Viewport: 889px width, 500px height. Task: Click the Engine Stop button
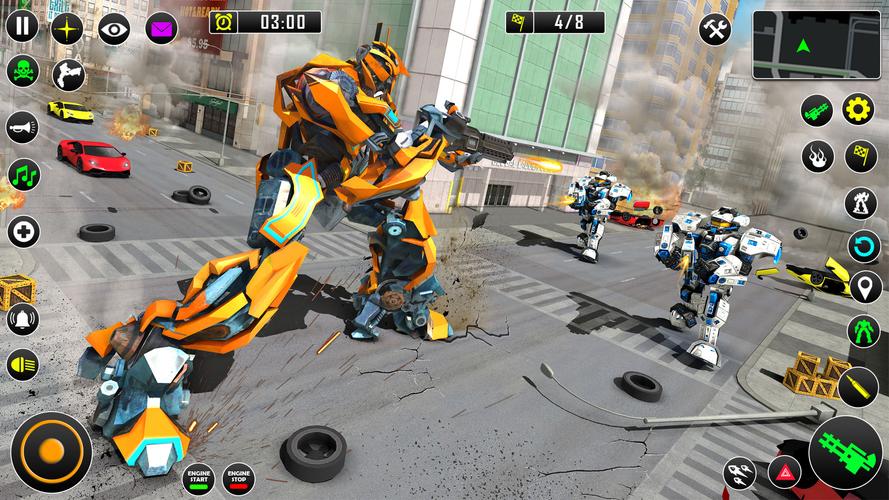pyautogui.click(x=239, y=478)
